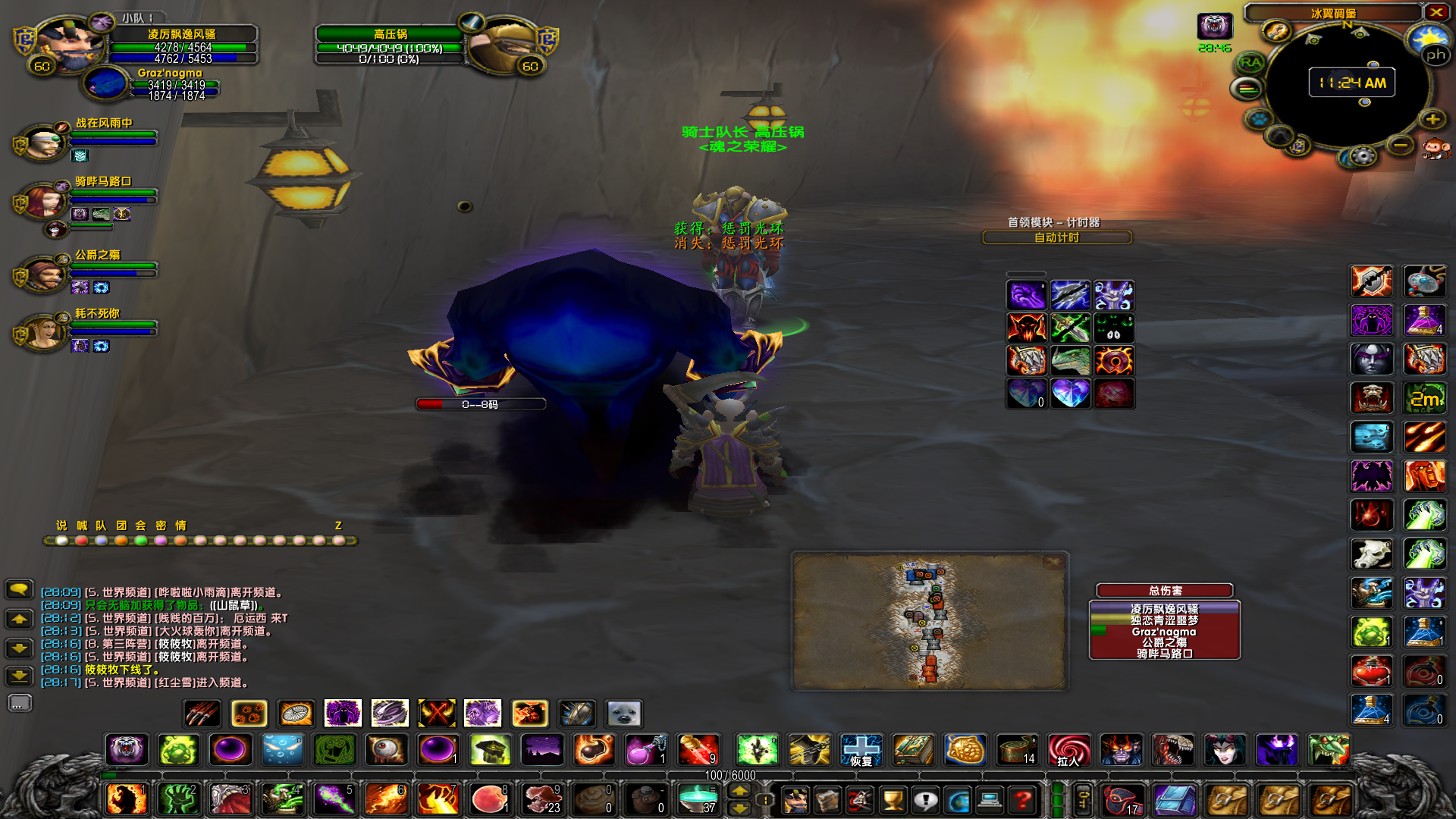Screen dimensions: 1456x819
Task: Target party member 战在风雨中
Action: [104, 123]
